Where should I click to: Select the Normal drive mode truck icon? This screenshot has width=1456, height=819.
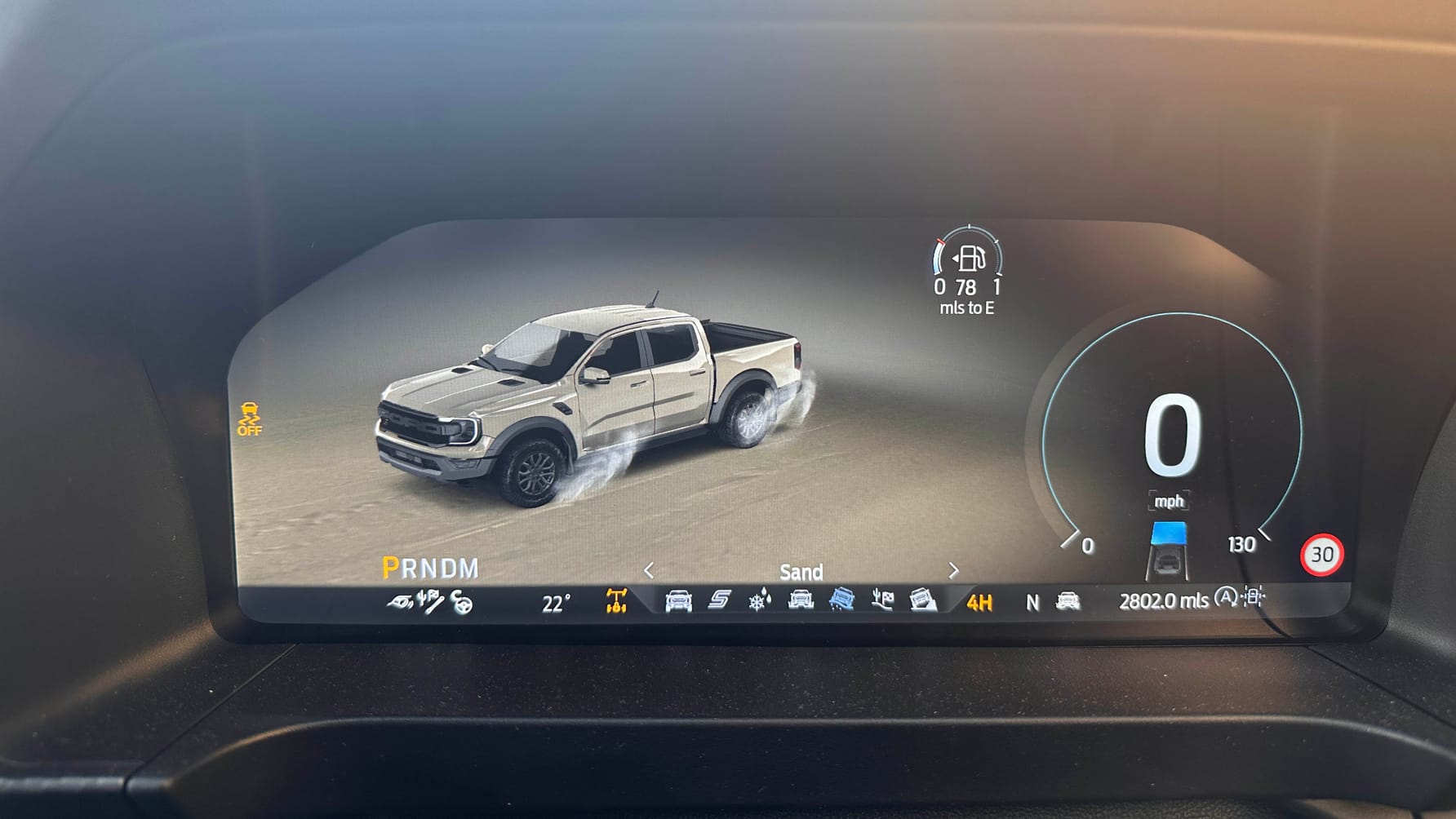pos(678,602)
